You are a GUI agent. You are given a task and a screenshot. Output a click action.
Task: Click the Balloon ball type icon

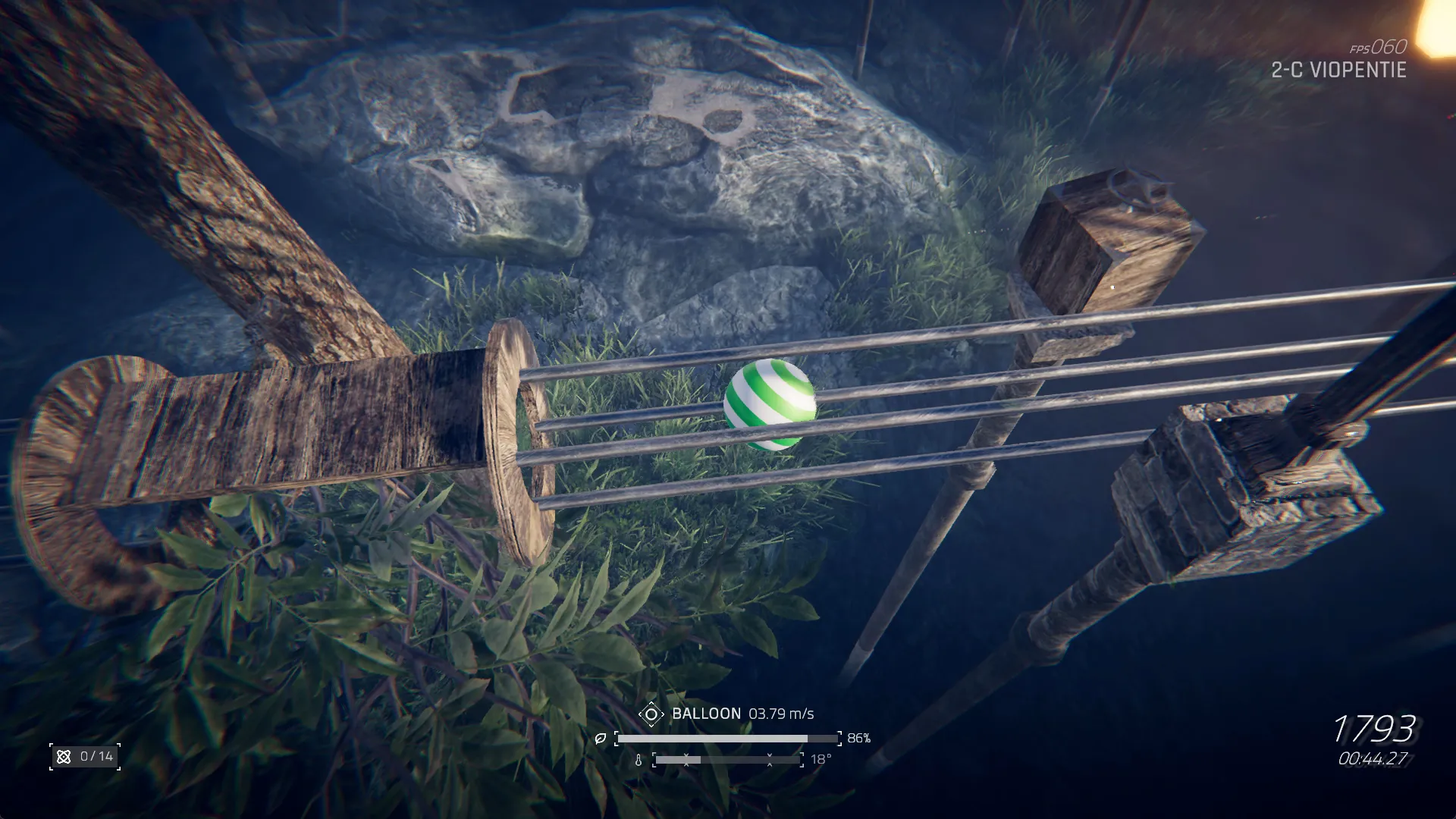pyautogui.click(x=651, y=714)
